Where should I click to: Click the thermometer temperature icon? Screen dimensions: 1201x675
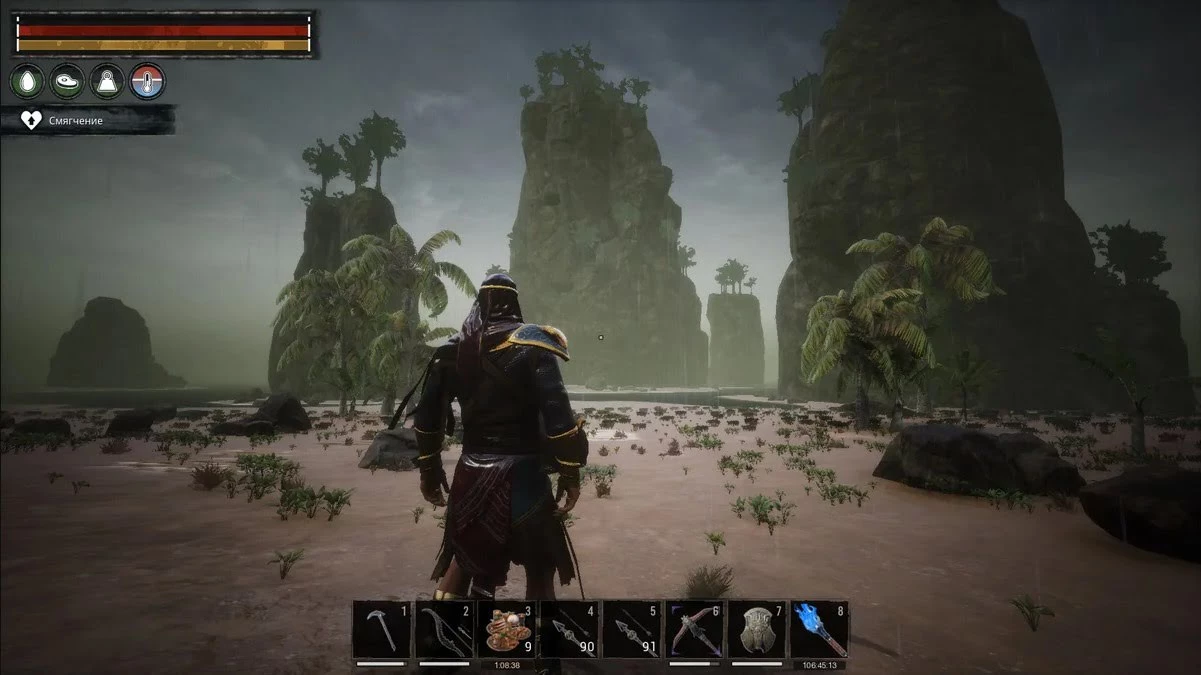tap(147, 82)
